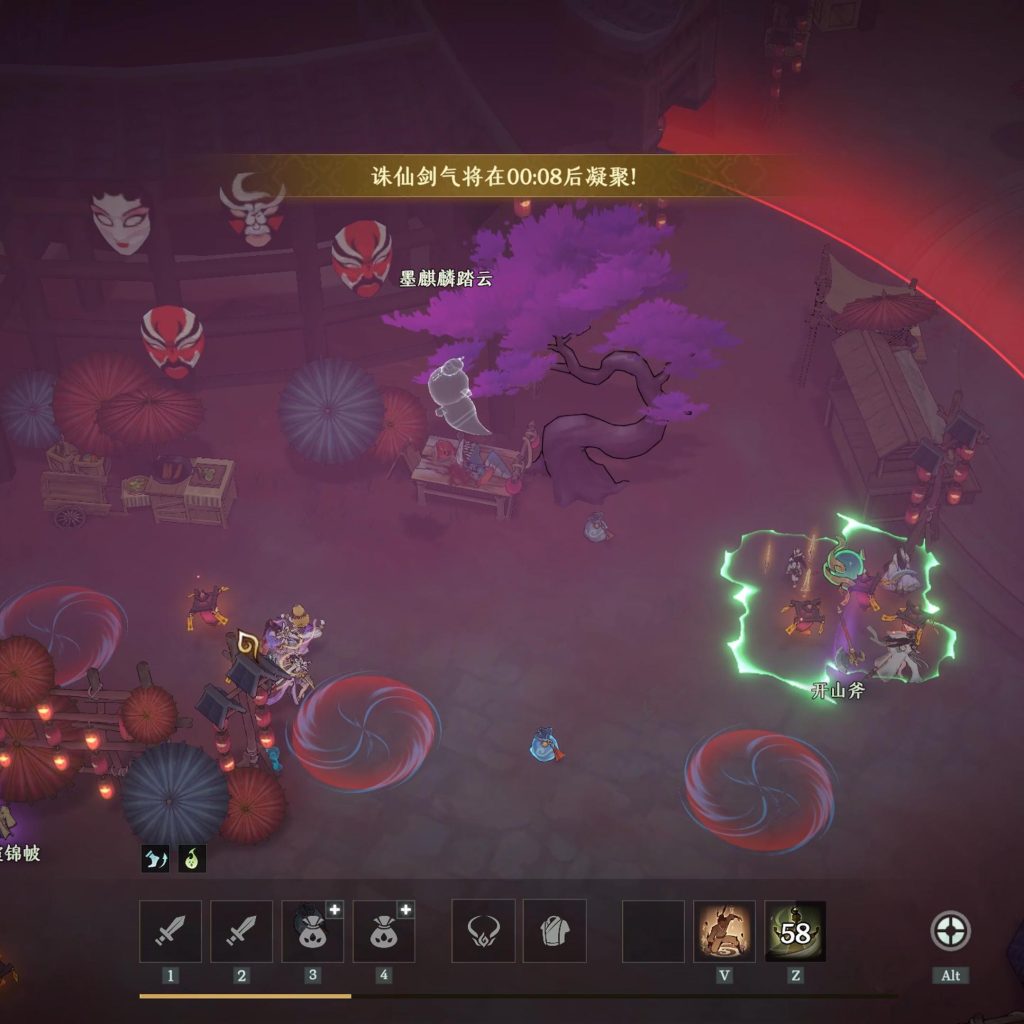The image size is (1024, 1024).
Task: Select the sword weapon slot numbered 1
Action: pyautogui.click(x=170, y=931)
